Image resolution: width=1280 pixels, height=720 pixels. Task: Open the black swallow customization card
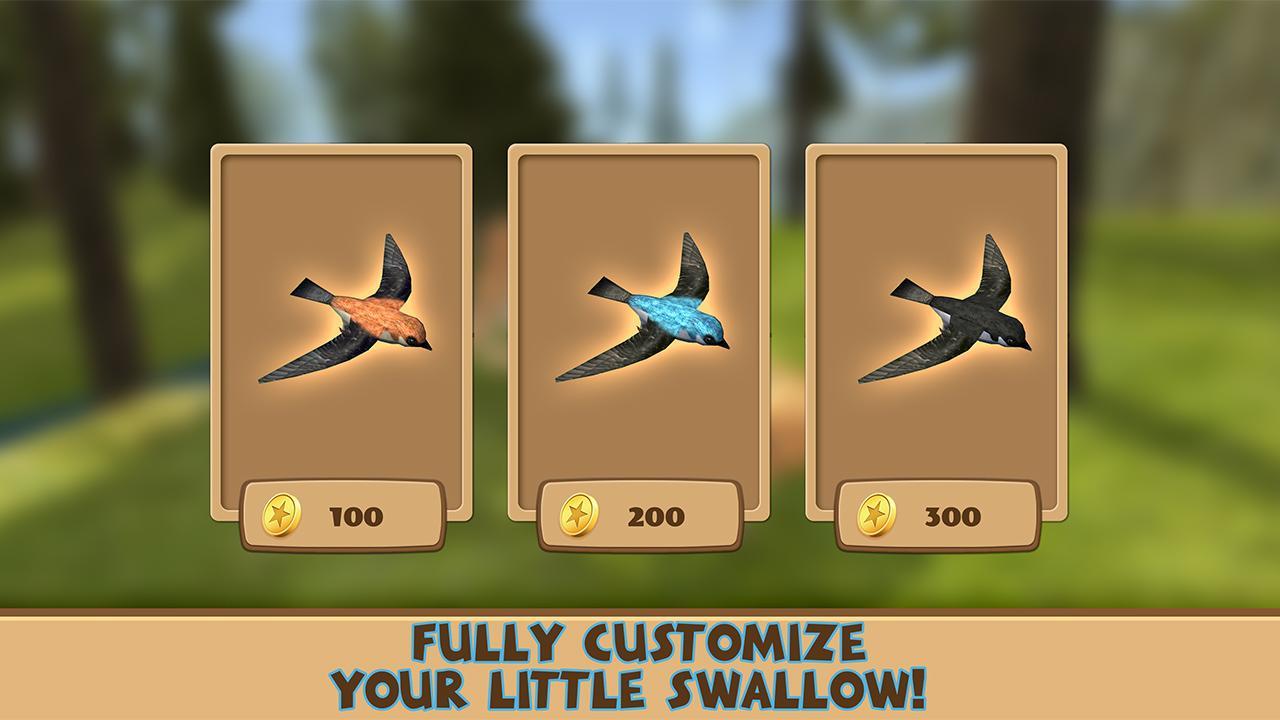938,330
